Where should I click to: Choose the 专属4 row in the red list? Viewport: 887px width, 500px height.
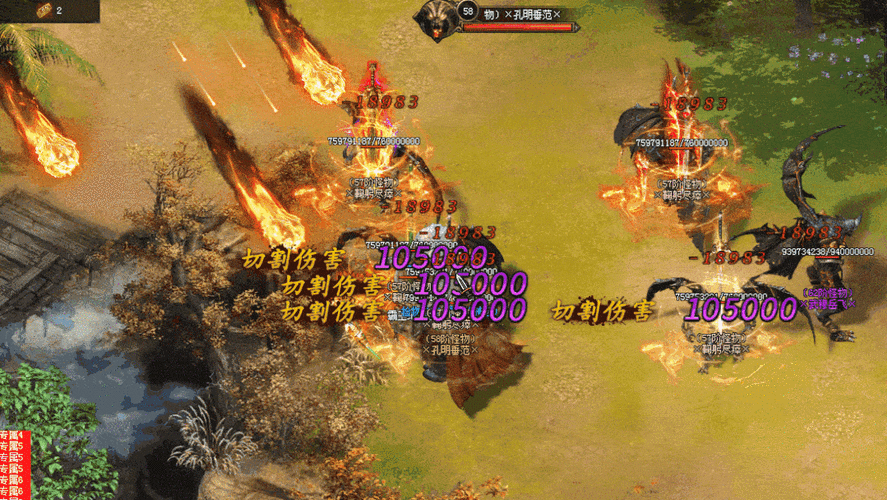coord(11,436)
